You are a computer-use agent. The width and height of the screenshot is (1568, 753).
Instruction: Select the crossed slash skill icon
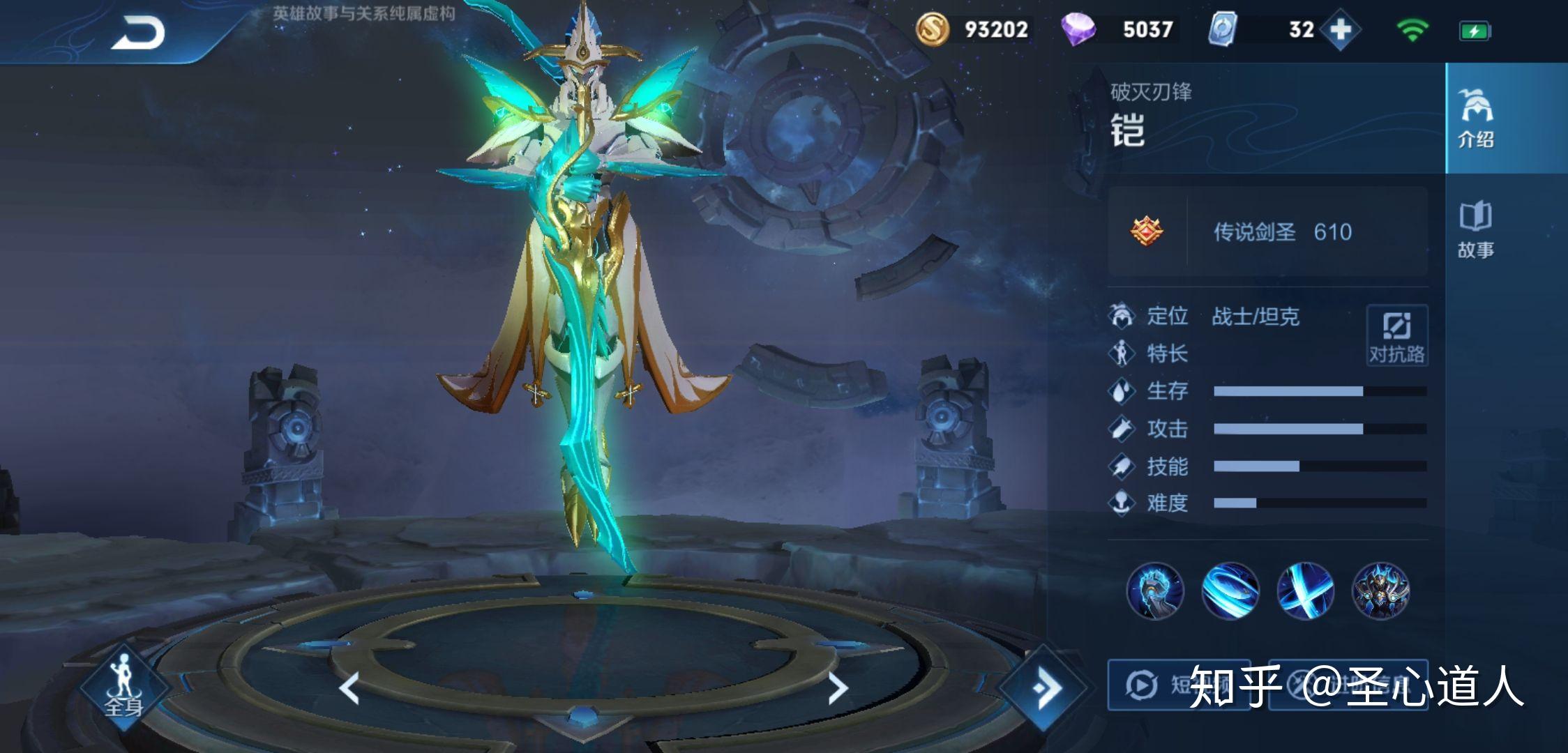click(1305, 591)
